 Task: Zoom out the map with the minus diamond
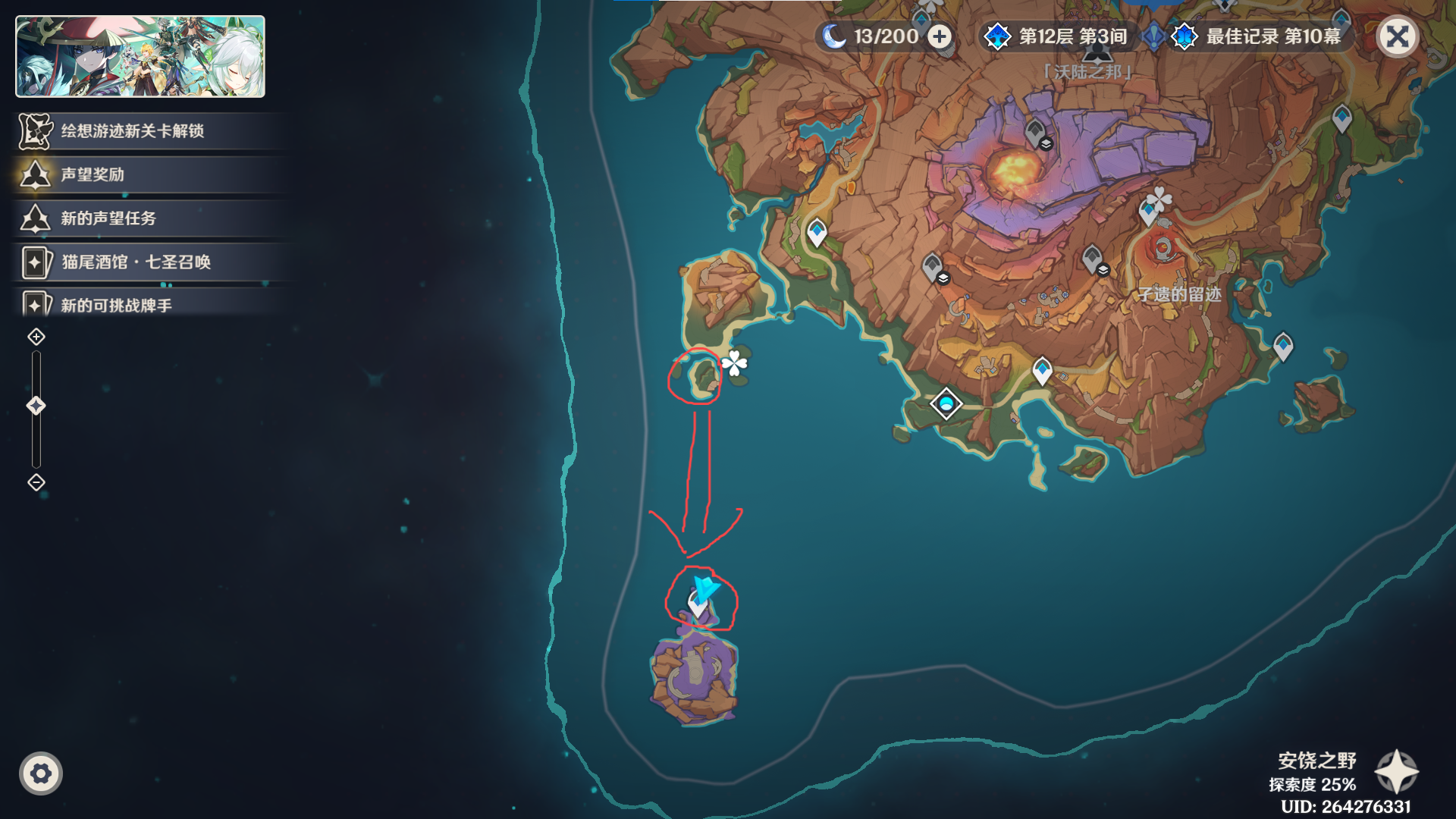pos(36,482)
